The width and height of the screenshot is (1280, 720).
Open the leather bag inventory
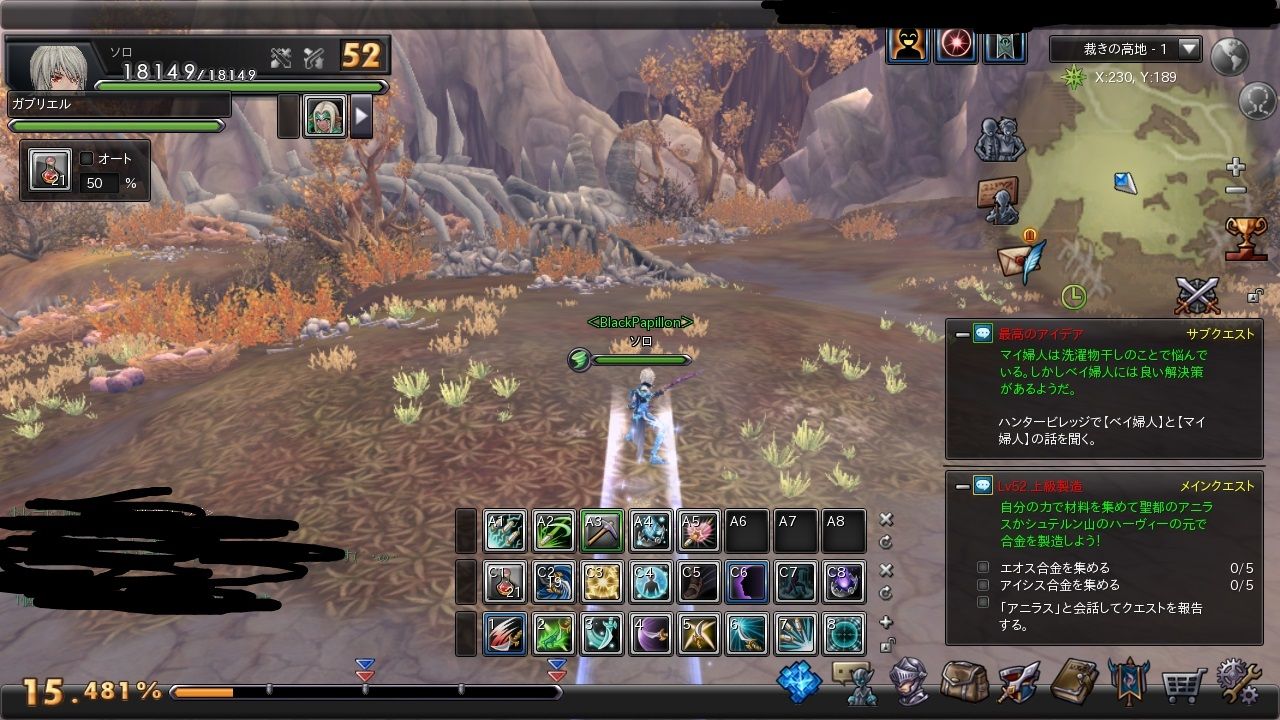(x=963, y=682)
